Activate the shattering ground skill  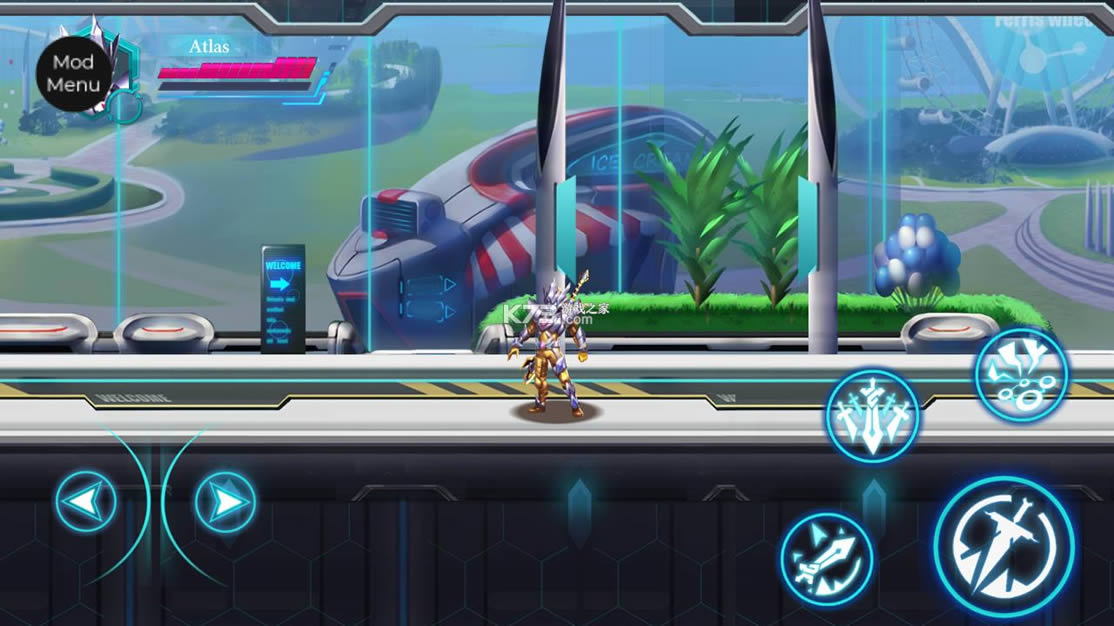click(x=1021, y=375)
